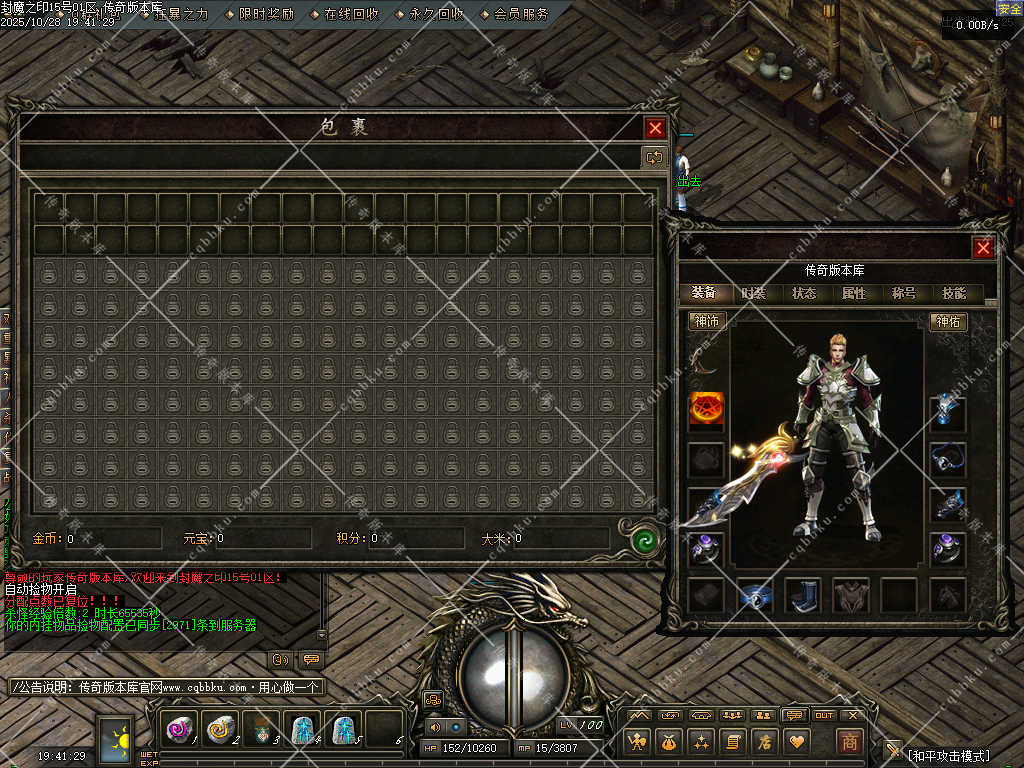Image resolution: width=1024 pixels, height=768 pixels.
Task: Close the character equipment panel
Action: 983,248
